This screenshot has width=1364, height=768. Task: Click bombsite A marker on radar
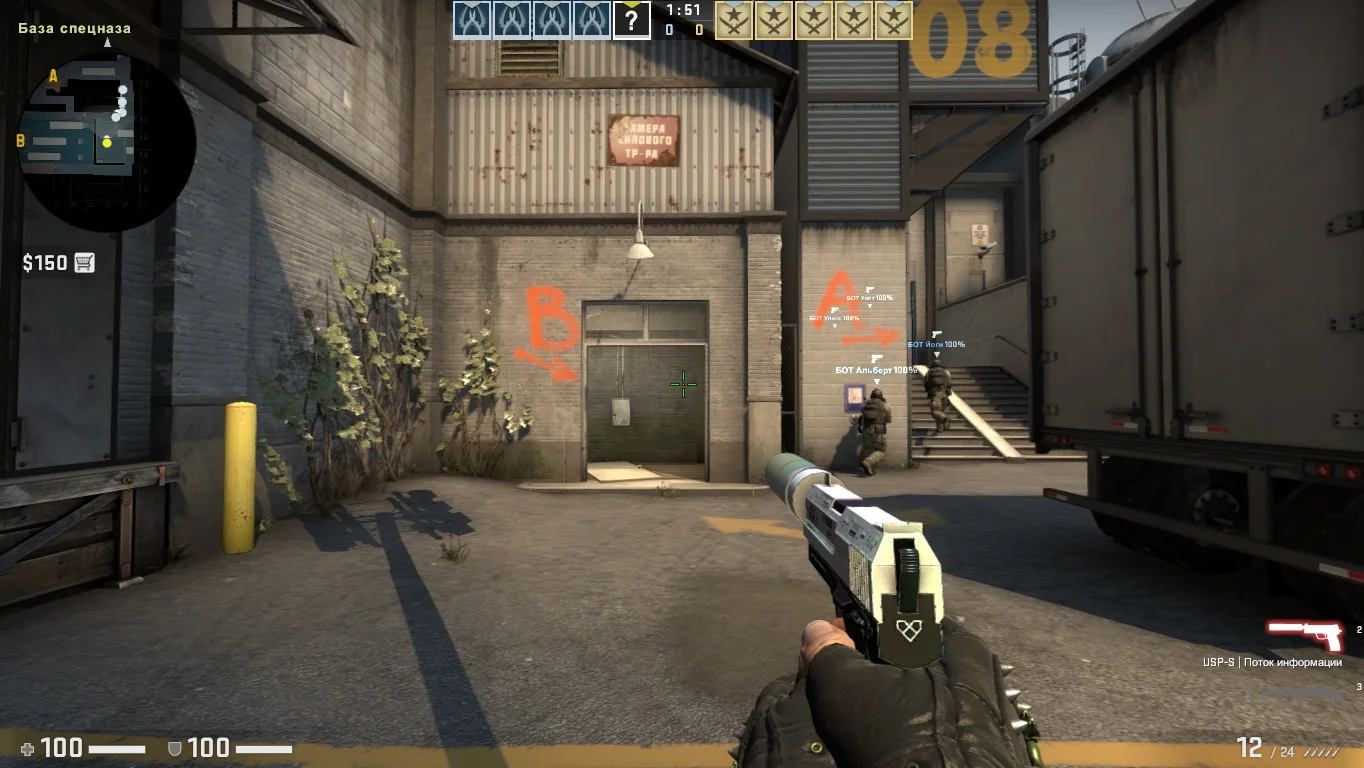pos(53,76)
